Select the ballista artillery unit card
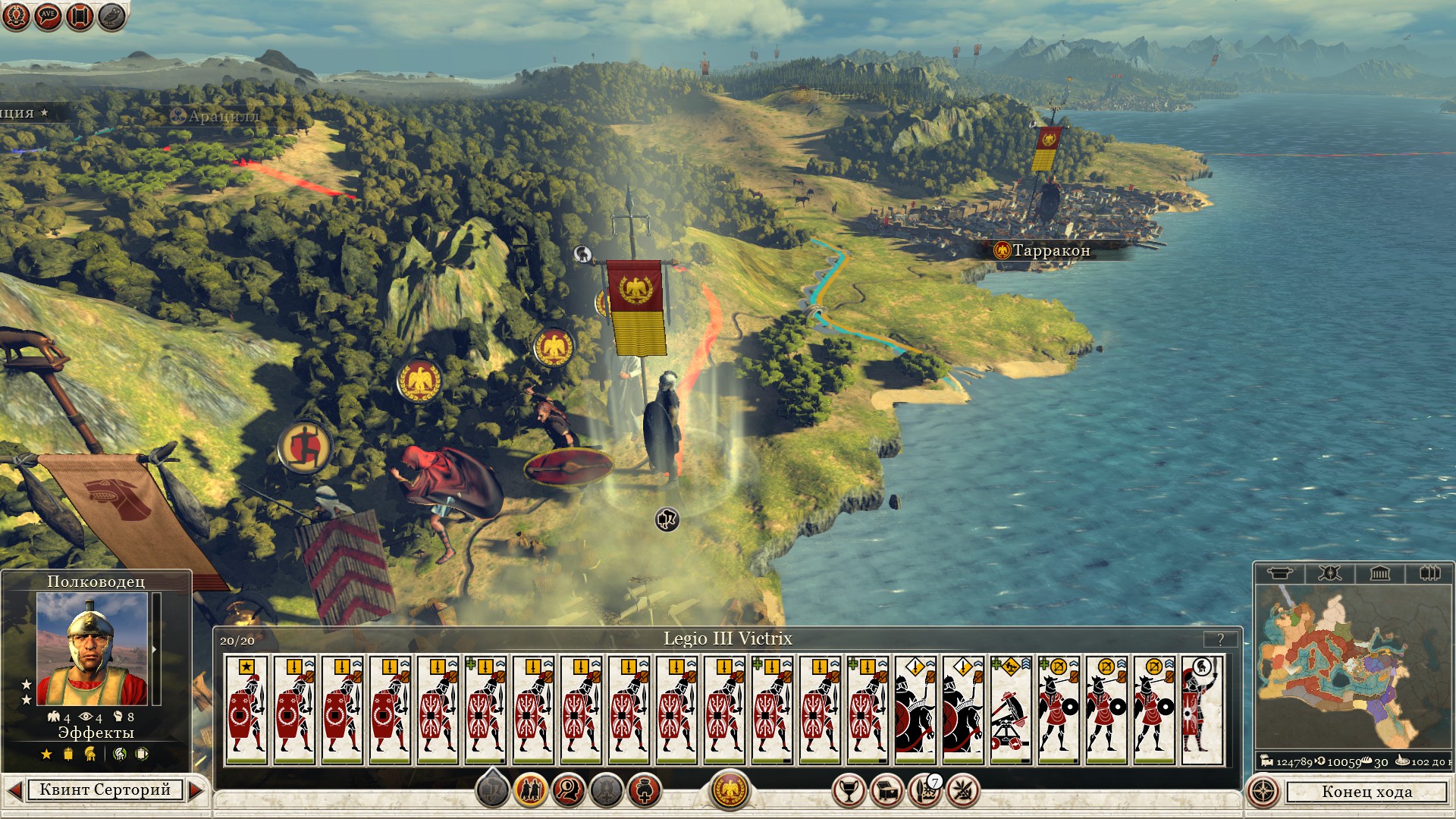 click(x=1011, y=711)
